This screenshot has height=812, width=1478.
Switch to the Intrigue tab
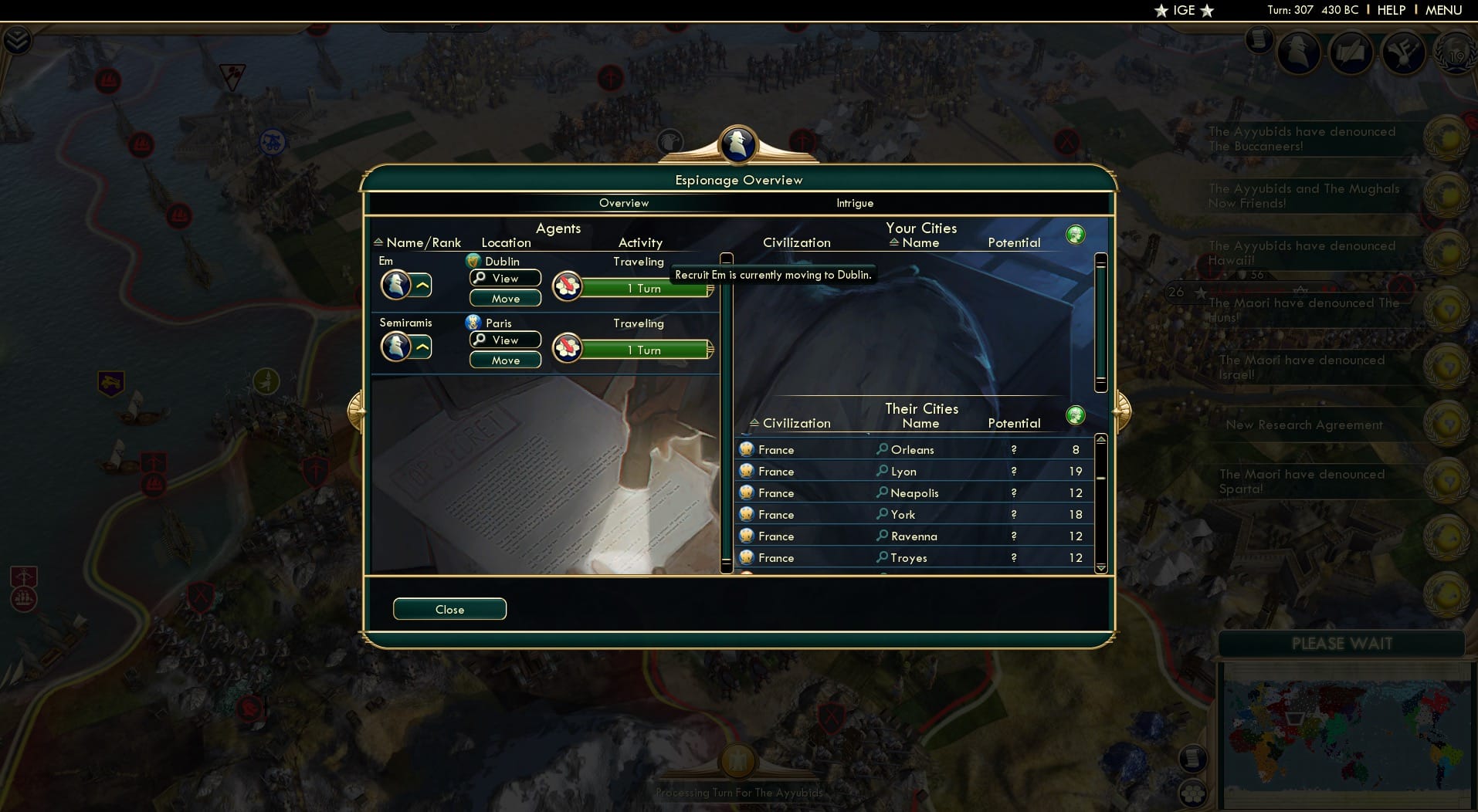coord(853,203)
